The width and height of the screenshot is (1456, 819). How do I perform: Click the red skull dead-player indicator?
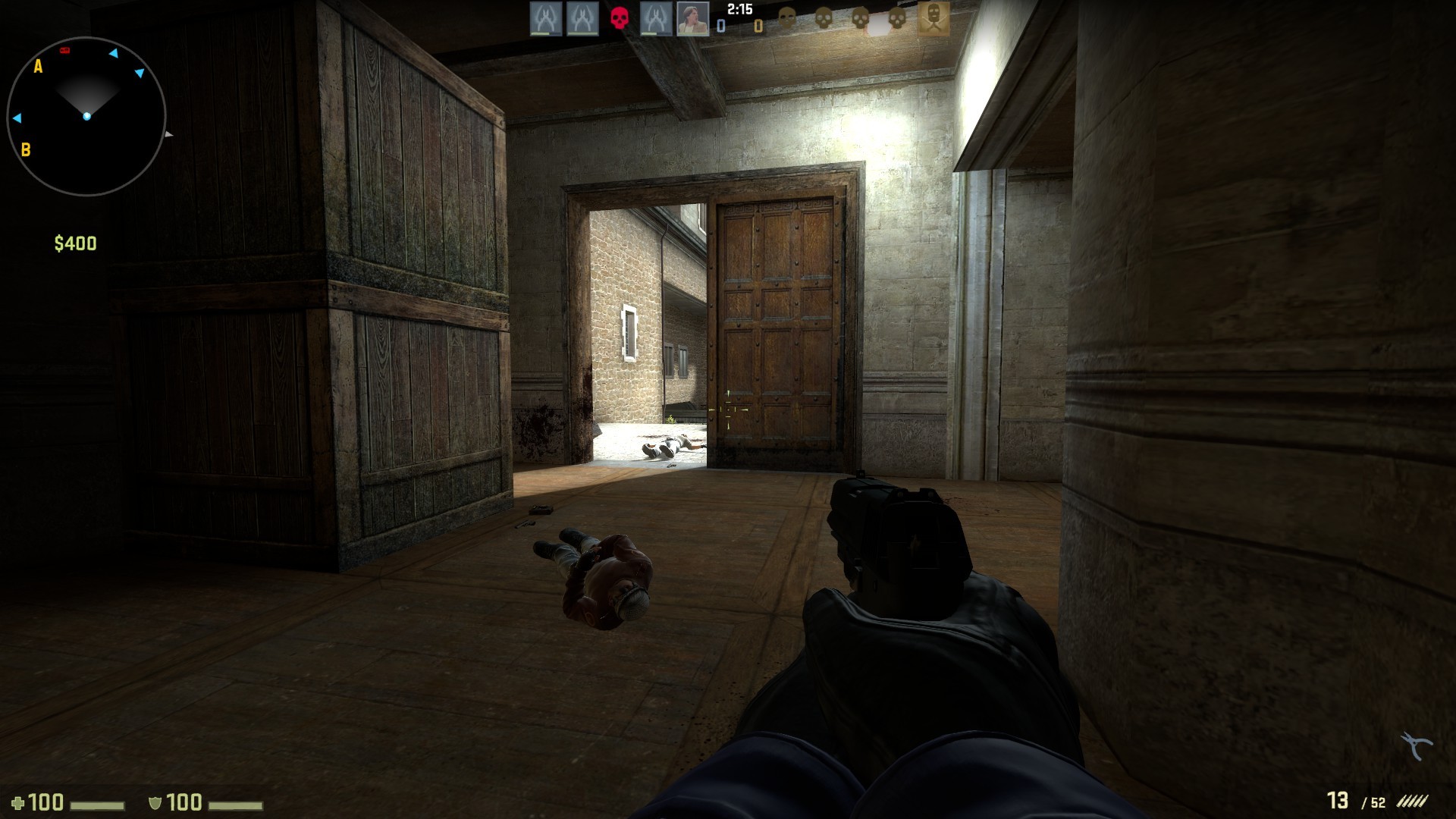(619, 19)
